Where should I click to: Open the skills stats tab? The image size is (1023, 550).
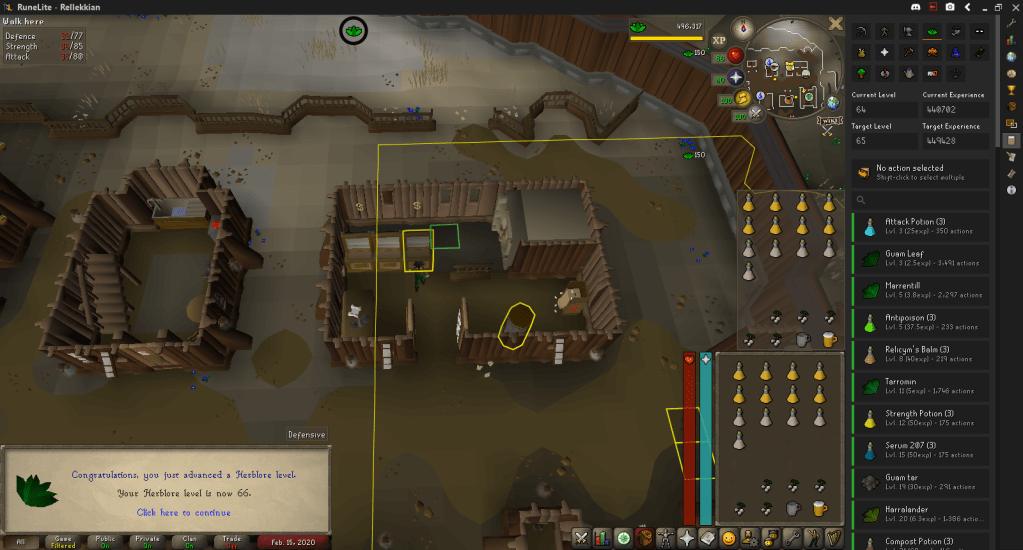600,538
